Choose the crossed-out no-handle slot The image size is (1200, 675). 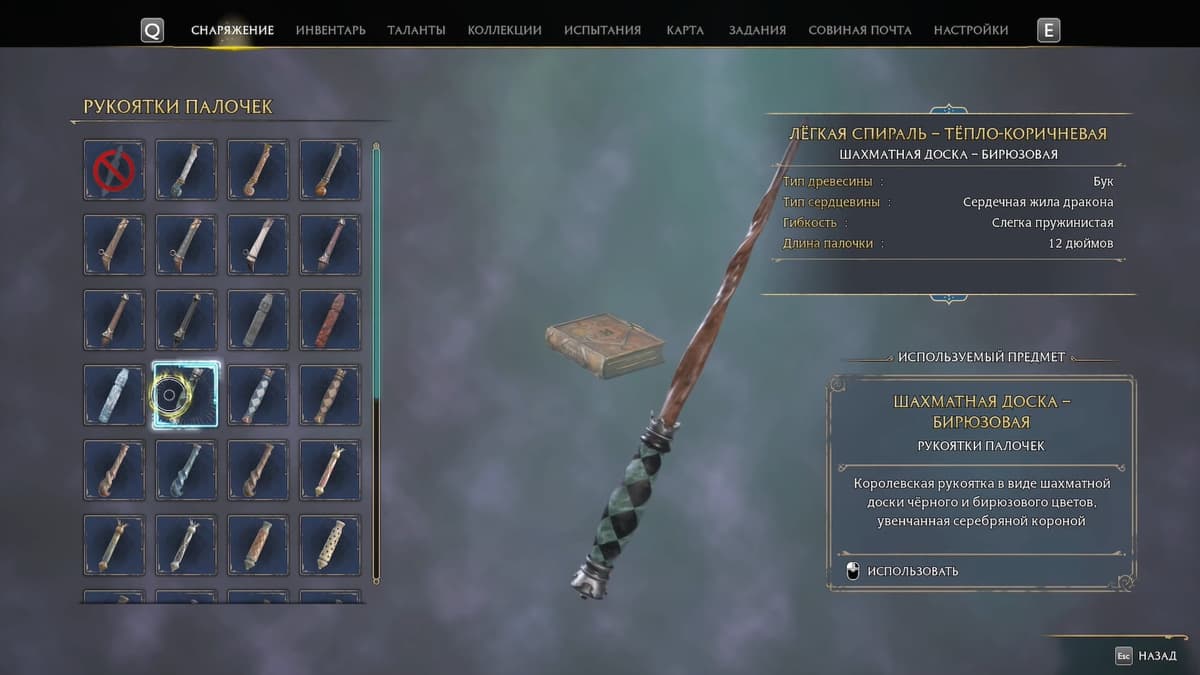pyautogui.click(x=114, y=170)
